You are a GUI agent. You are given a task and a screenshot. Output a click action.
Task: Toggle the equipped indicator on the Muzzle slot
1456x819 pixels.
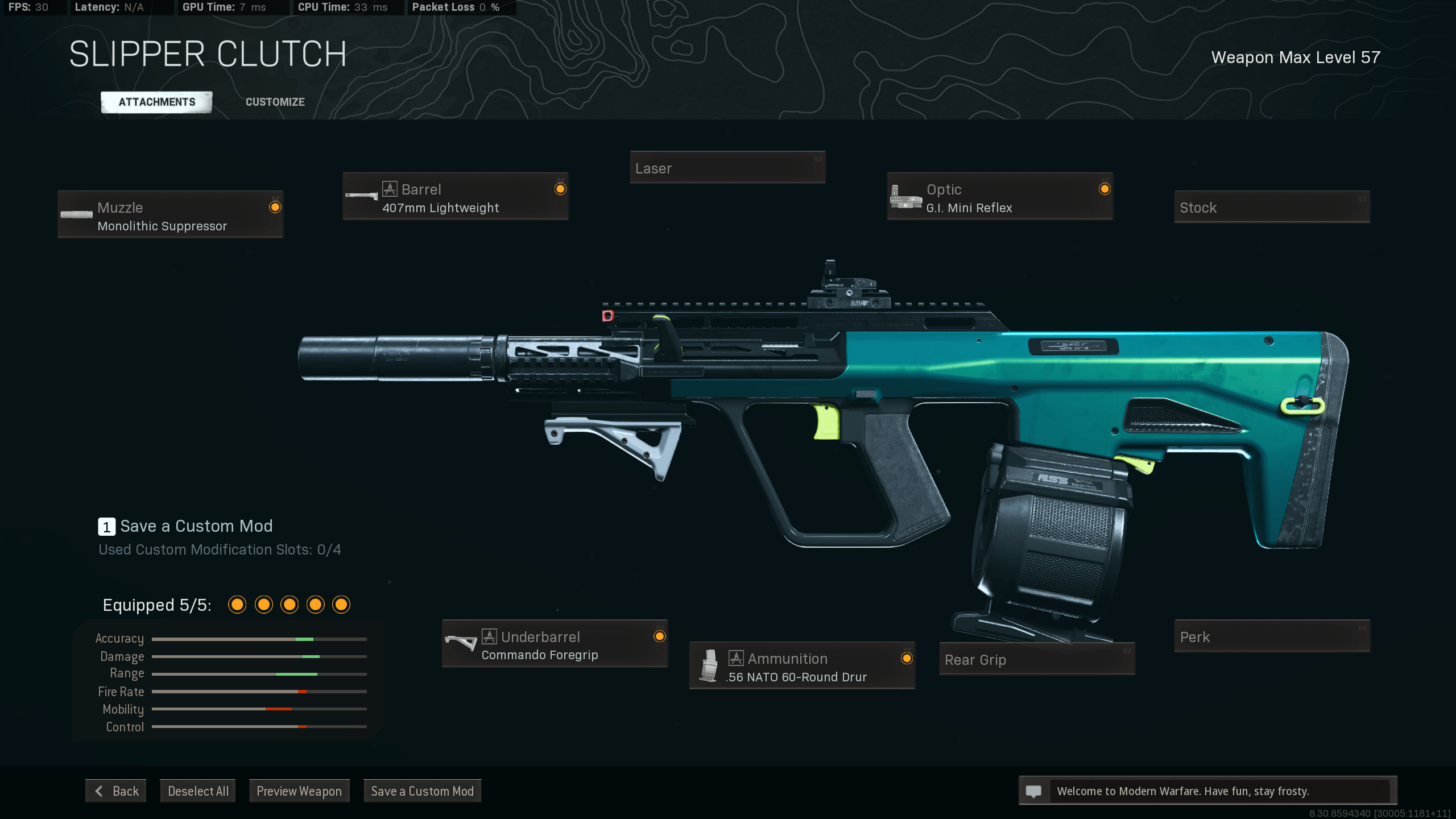click(276, 208)
